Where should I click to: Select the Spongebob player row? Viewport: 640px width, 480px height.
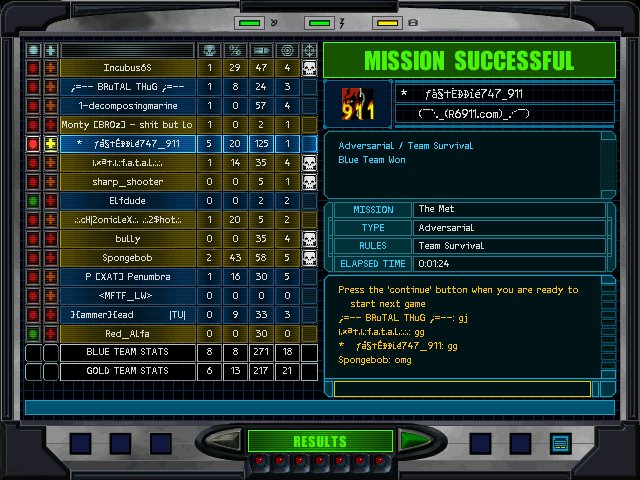127,257
